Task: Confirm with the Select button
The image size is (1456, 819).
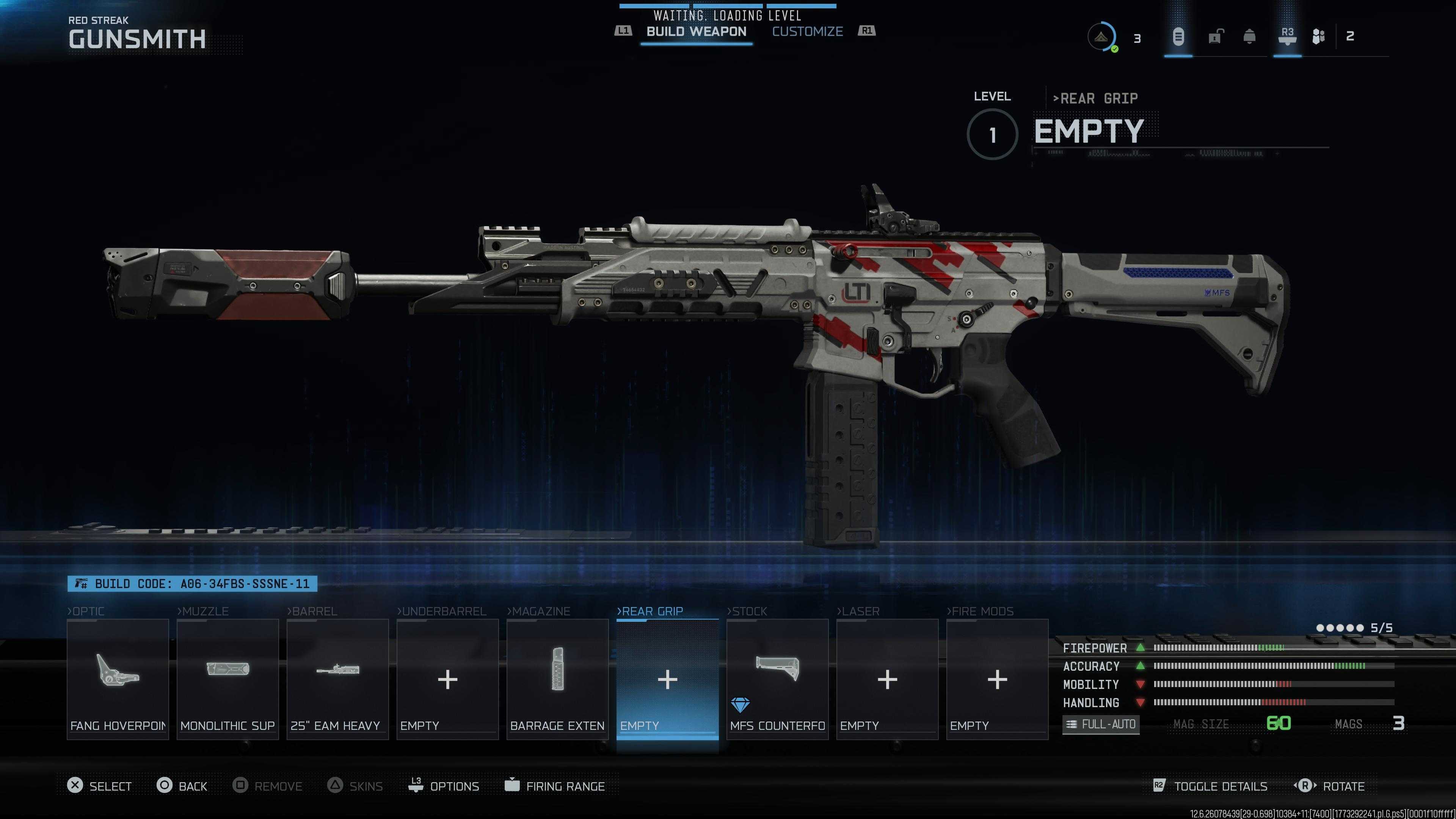Action: 99,786
